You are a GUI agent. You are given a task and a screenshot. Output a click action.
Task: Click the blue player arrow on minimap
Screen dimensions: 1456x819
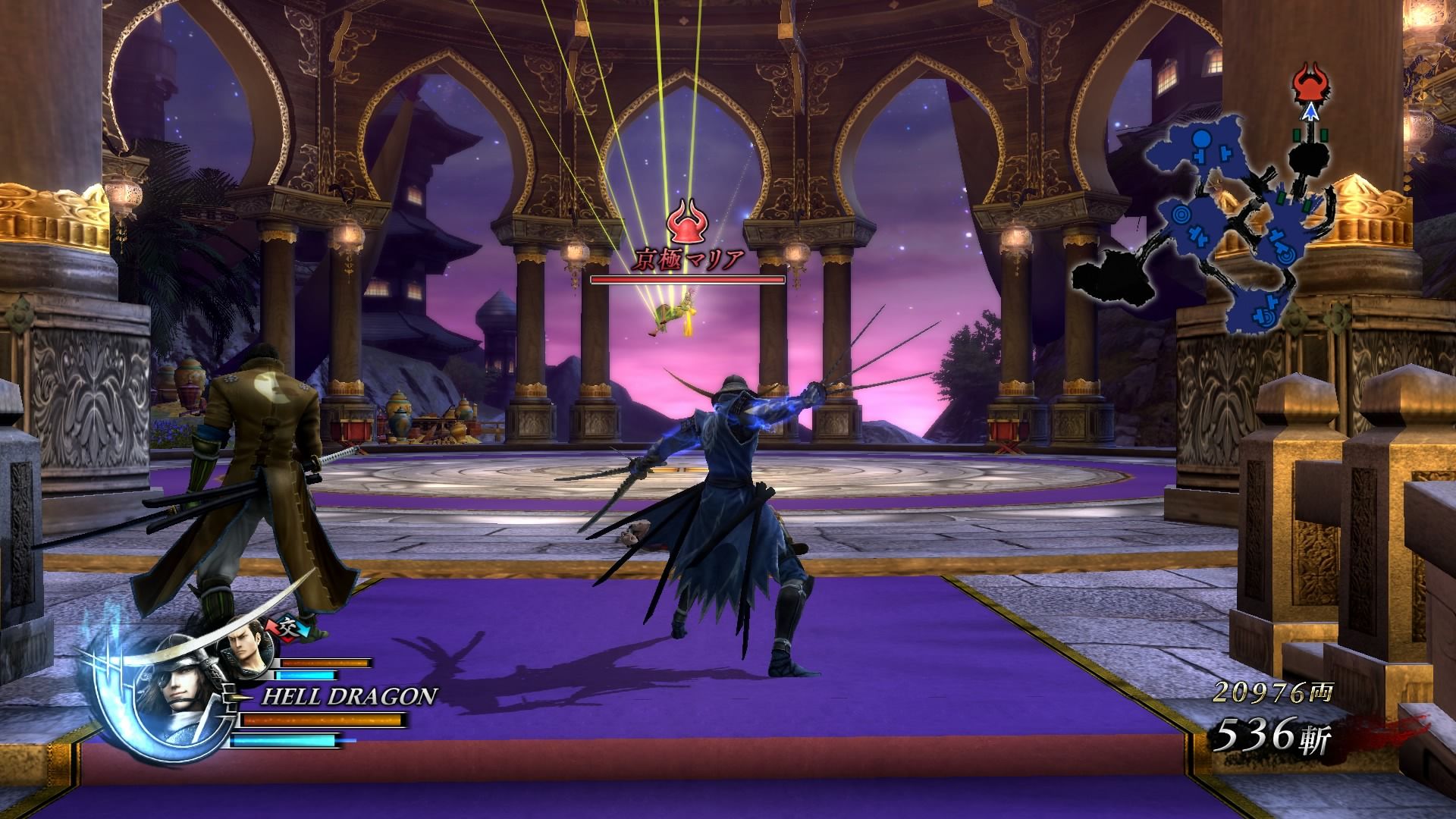click(1308, 113)
